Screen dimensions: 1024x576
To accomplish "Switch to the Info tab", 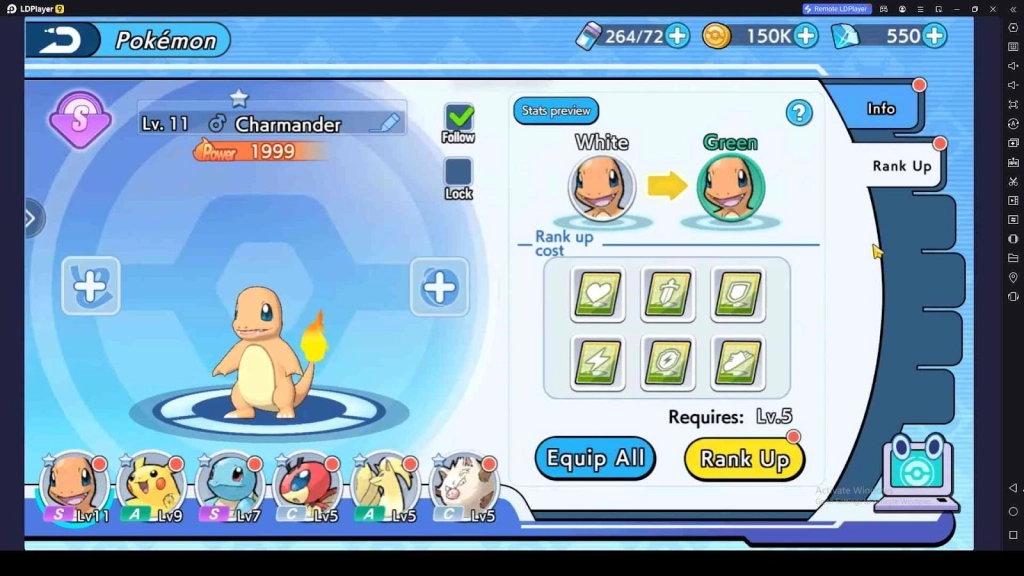I will click(x=881, y=108).
